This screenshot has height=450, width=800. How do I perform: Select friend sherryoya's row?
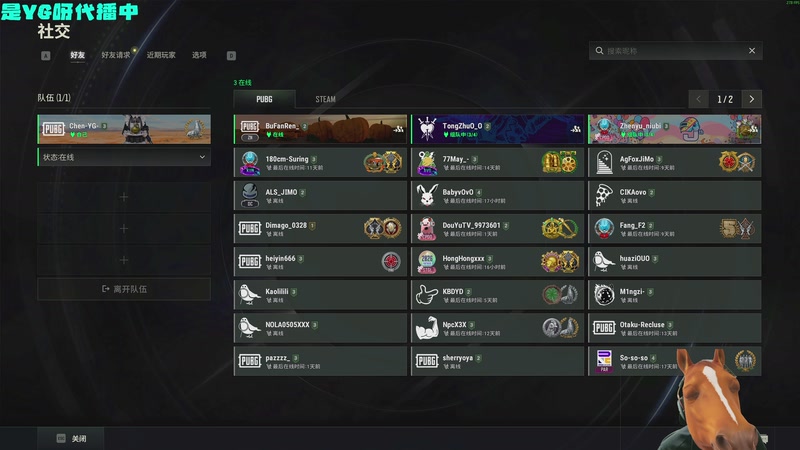pyautogui.click(x=497, y=361)
